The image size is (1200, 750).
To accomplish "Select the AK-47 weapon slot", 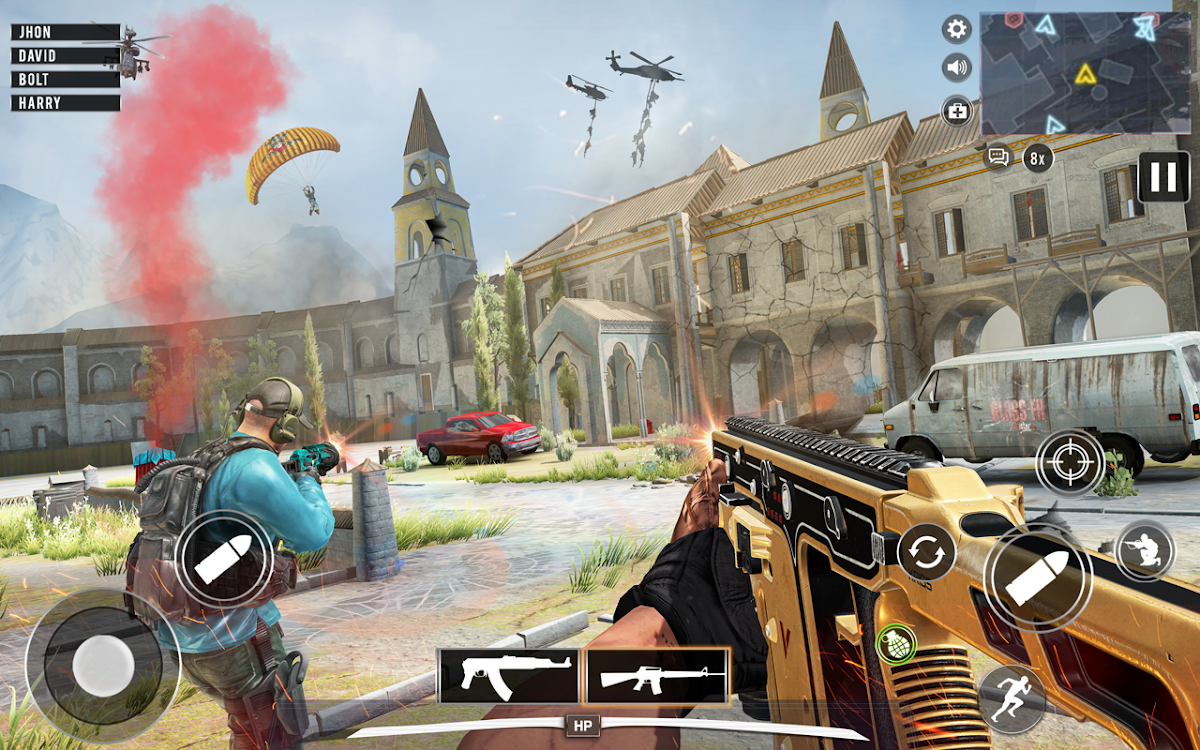I will (509, 676).
